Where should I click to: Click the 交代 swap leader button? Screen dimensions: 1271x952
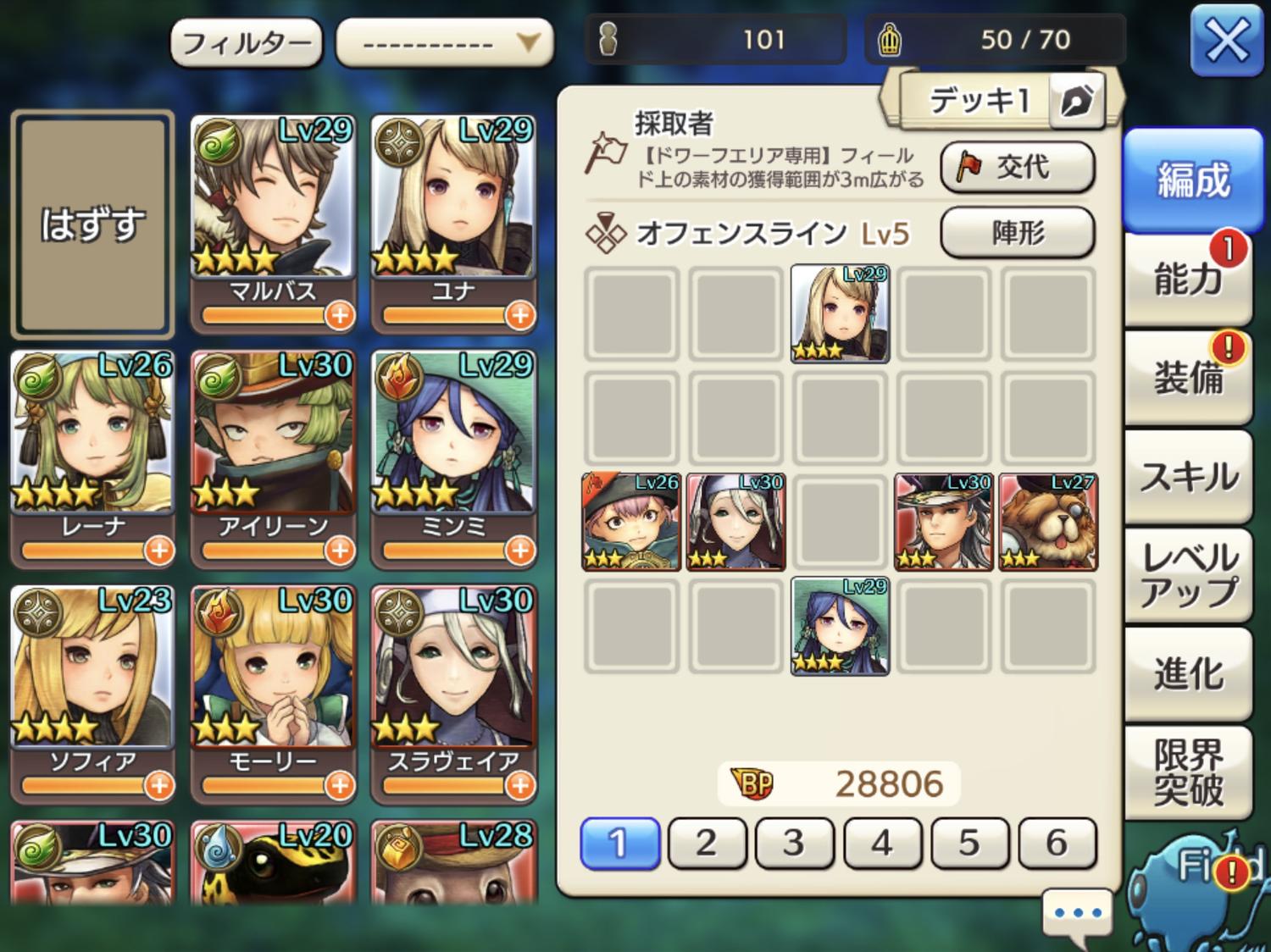coord(1017,167)
